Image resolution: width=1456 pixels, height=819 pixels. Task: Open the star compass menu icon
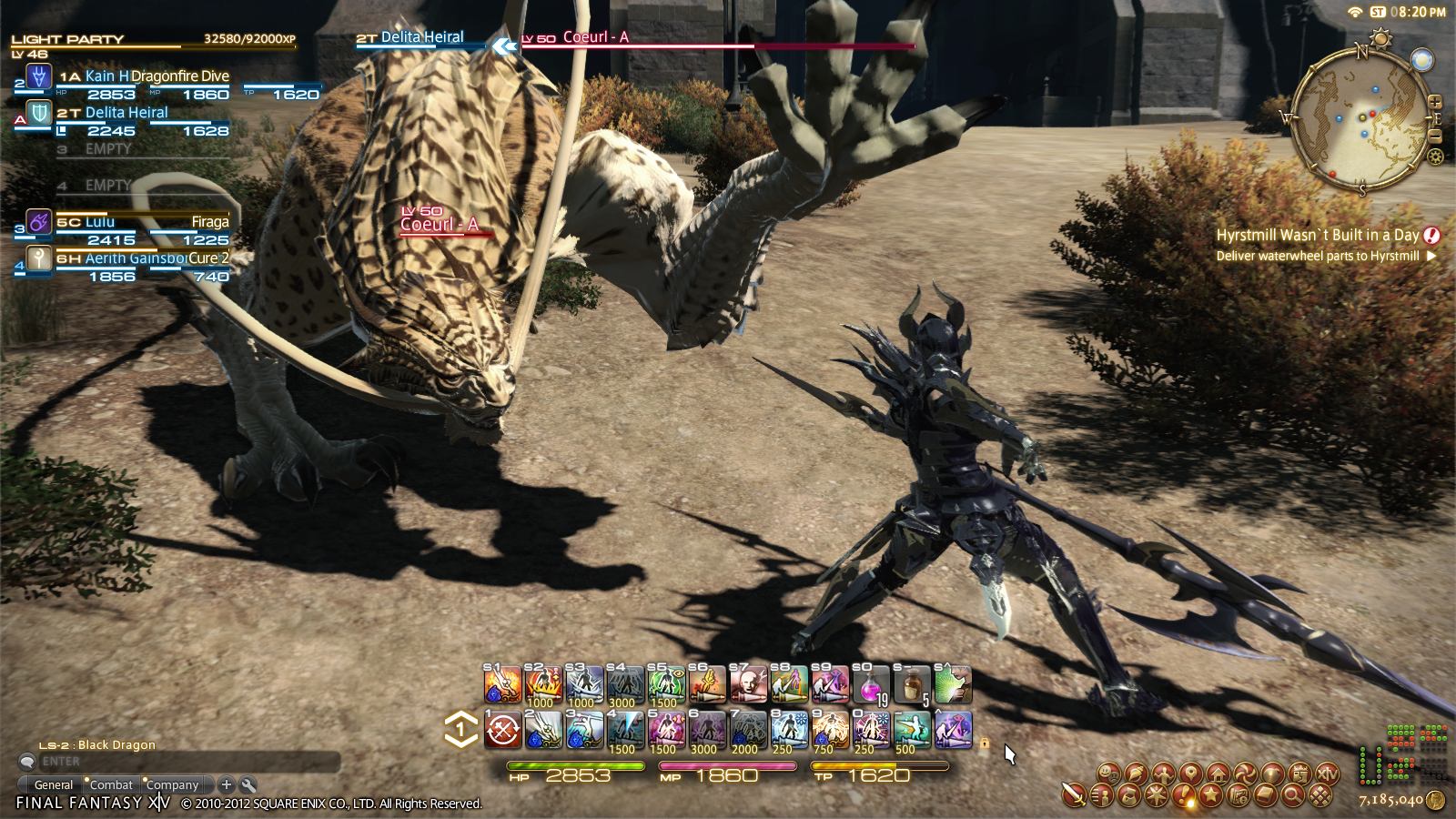[1156, 795]
